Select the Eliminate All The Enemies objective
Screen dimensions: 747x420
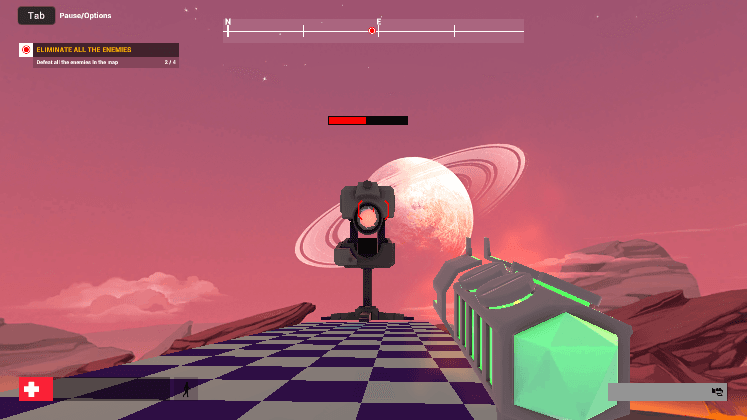click(84, 49)
